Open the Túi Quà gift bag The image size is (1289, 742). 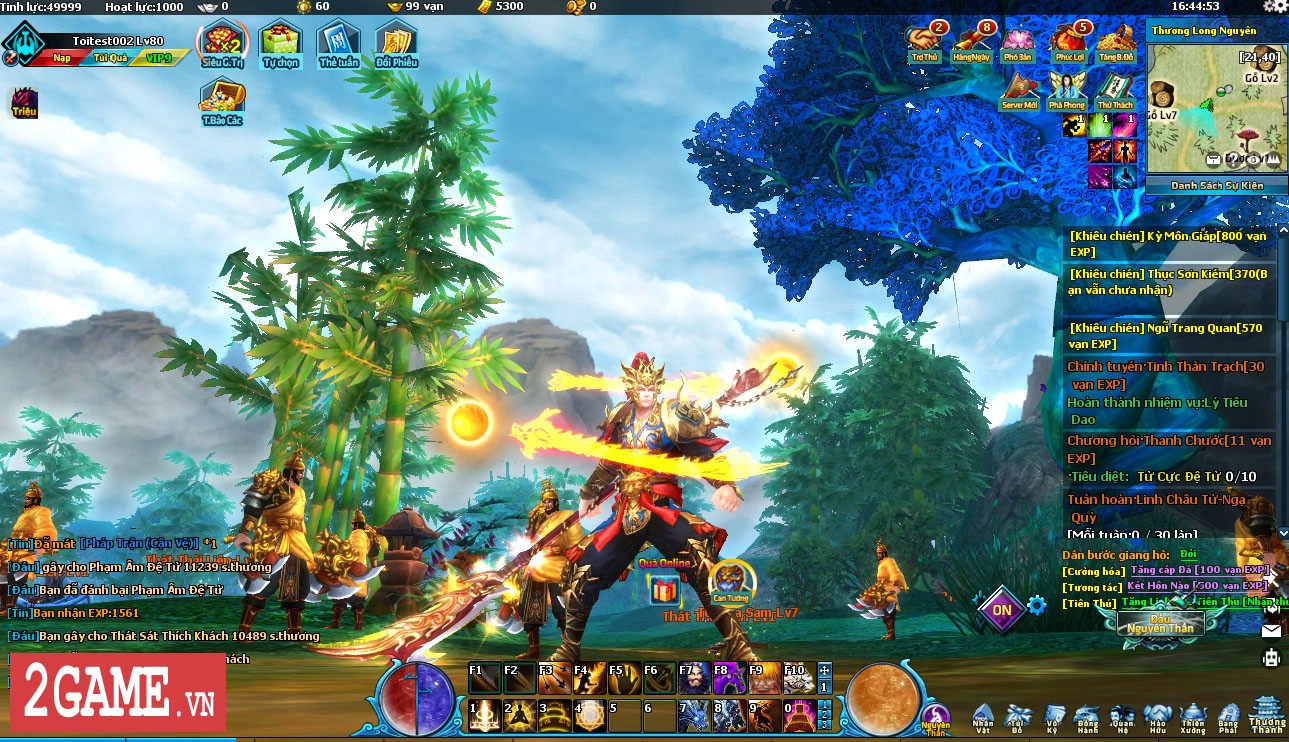tap(110, 58)
